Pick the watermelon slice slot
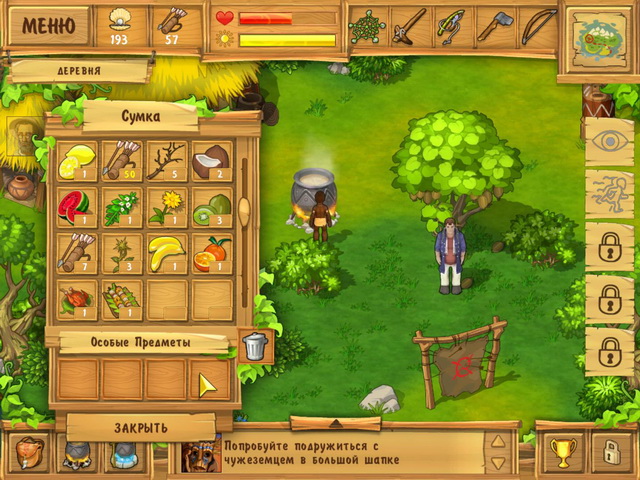The image size is (640, 480). tap(75, 207)
